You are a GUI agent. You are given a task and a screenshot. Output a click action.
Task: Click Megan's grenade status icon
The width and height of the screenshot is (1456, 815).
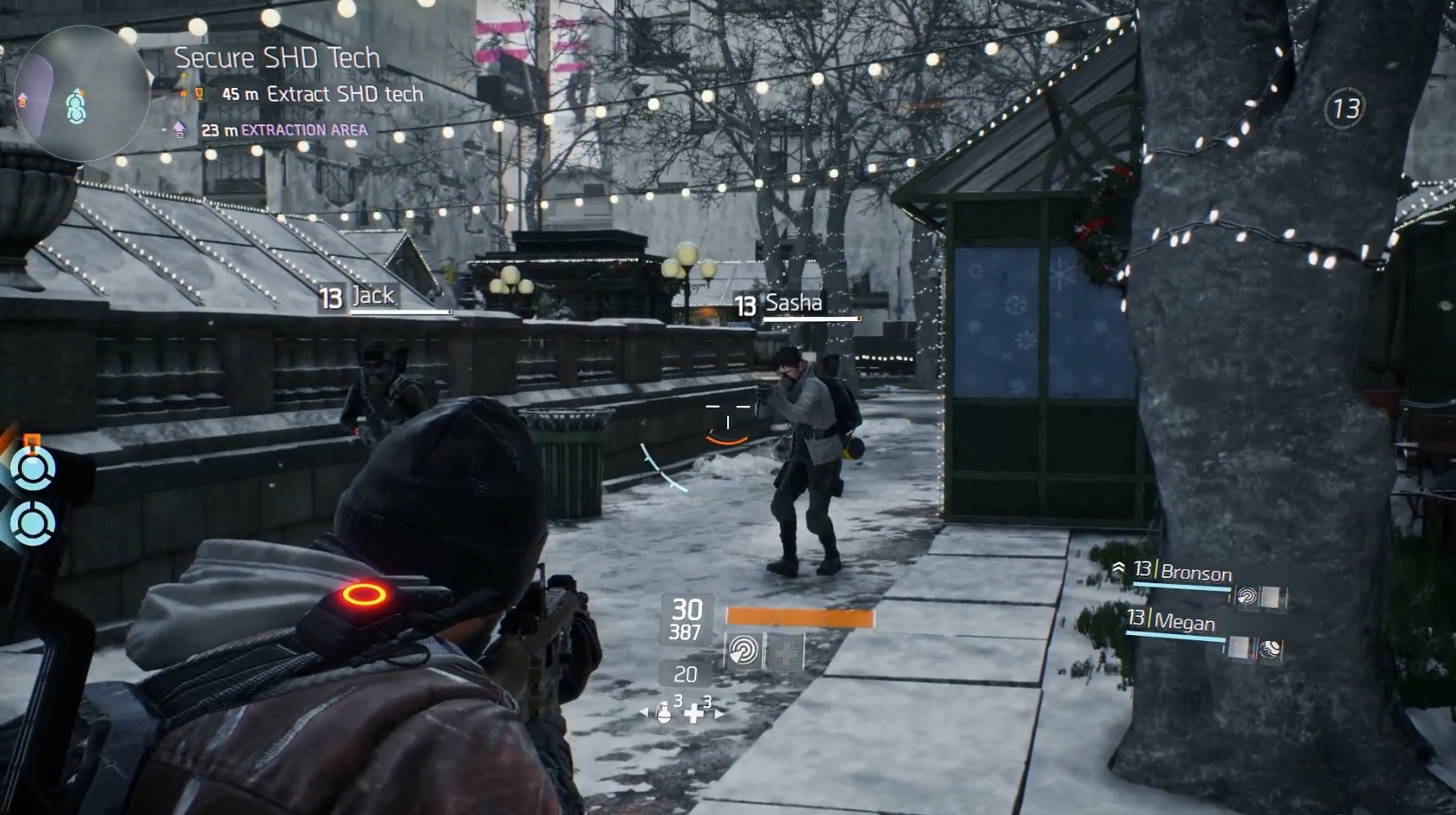(x=1270, y=650)
